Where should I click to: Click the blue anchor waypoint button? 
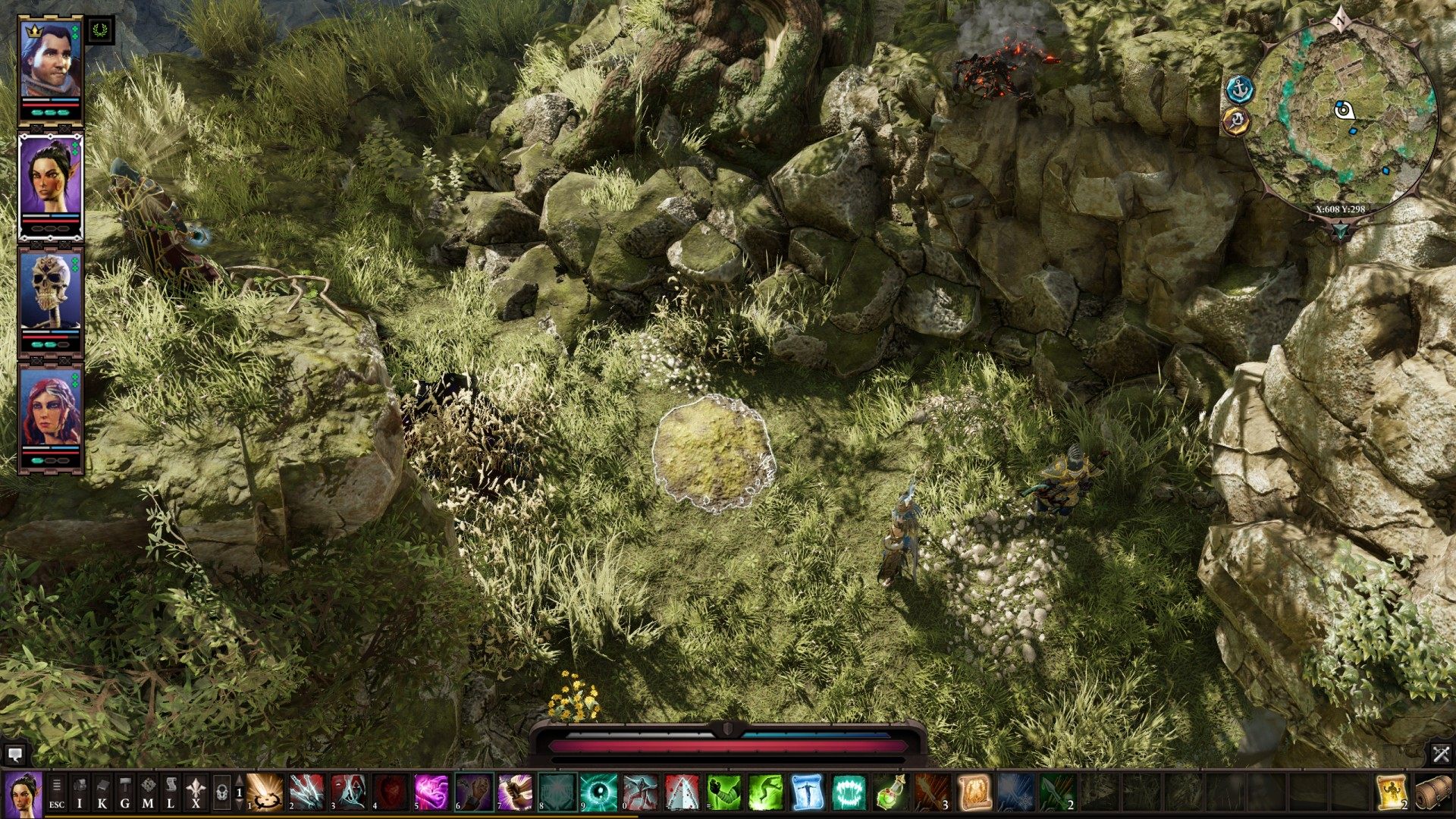click(x=1240, y=89)
